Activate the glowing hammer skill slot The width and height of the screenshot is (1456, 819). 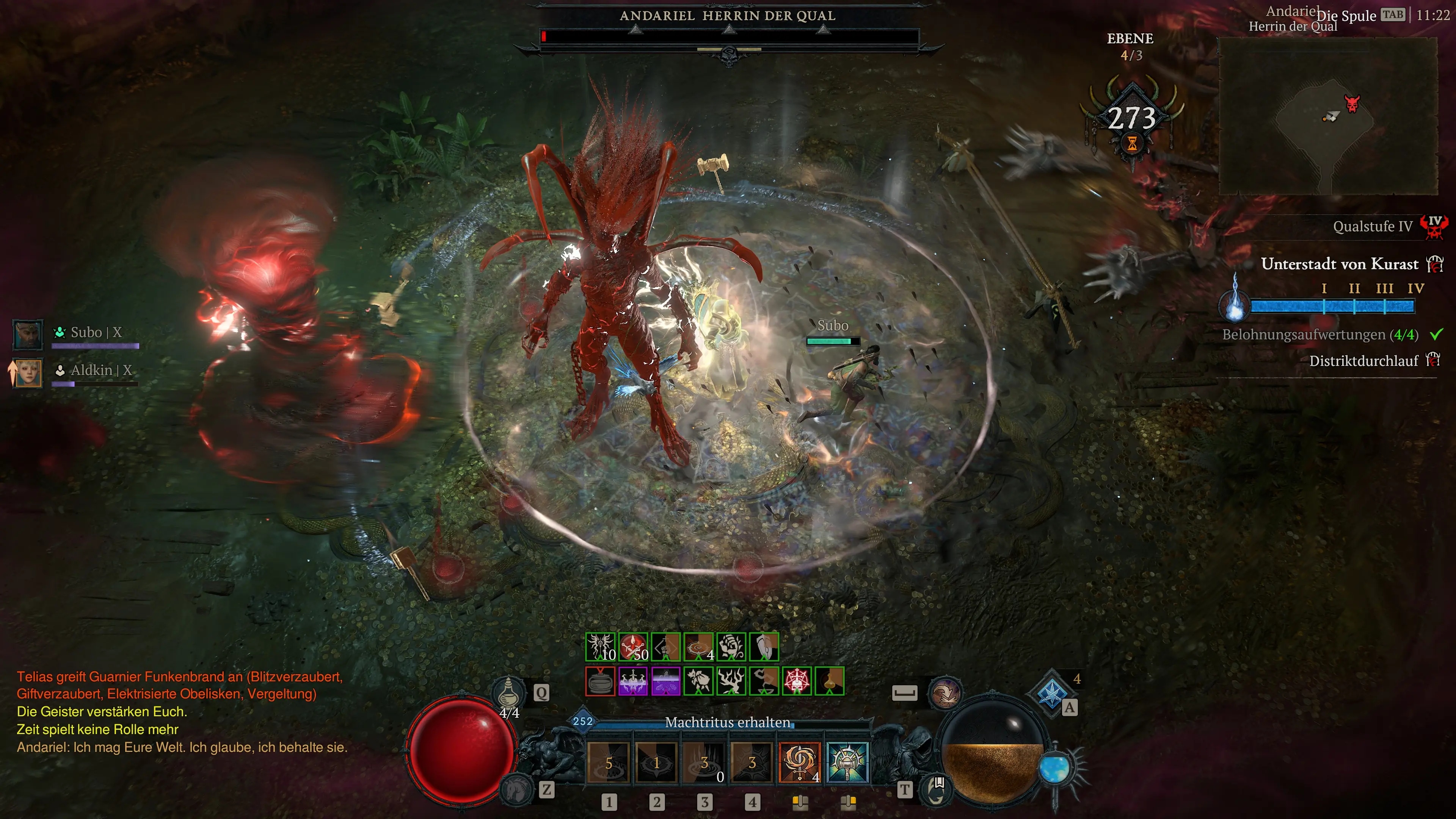click(x=847, y=762)
